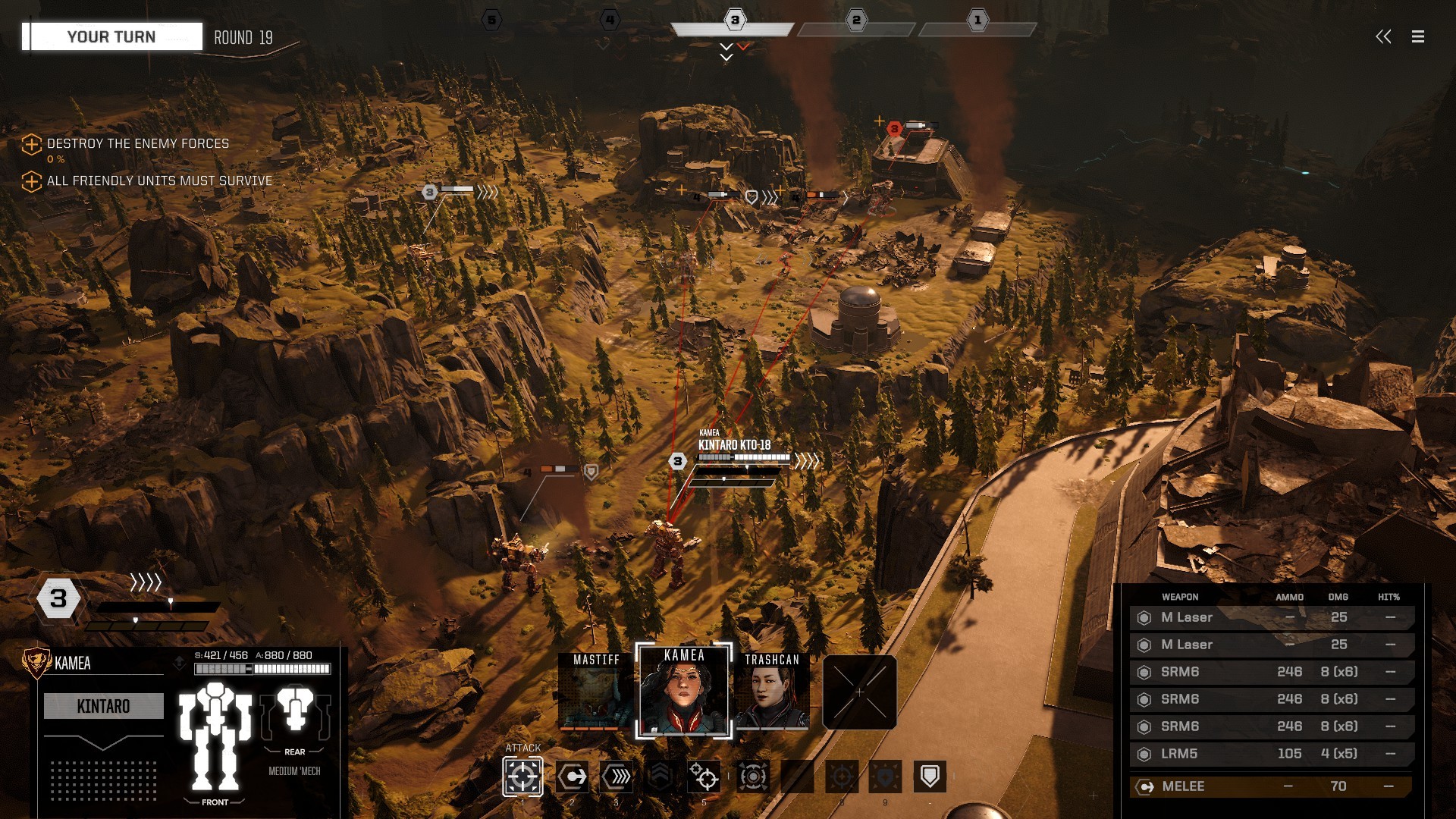The height and width of the screenshot is (819, 1456).
Task: Click the DESTROY THE ENEMY FORCES objective
Action: 136,143
